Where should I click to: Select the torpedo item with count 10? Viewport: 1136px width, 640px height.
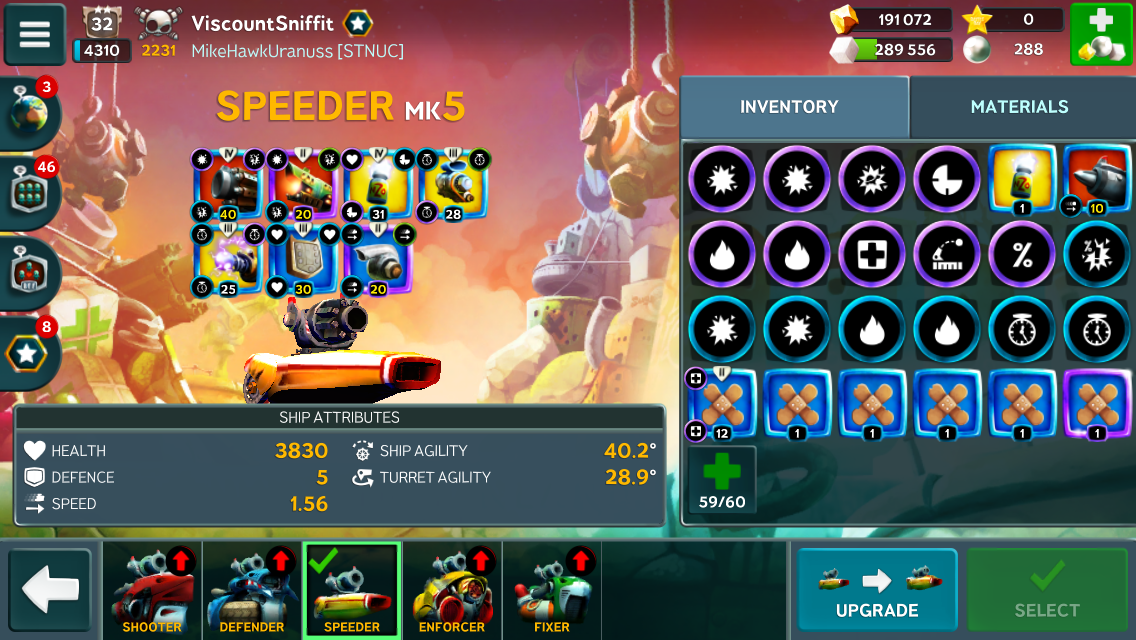click(1096, 180)
